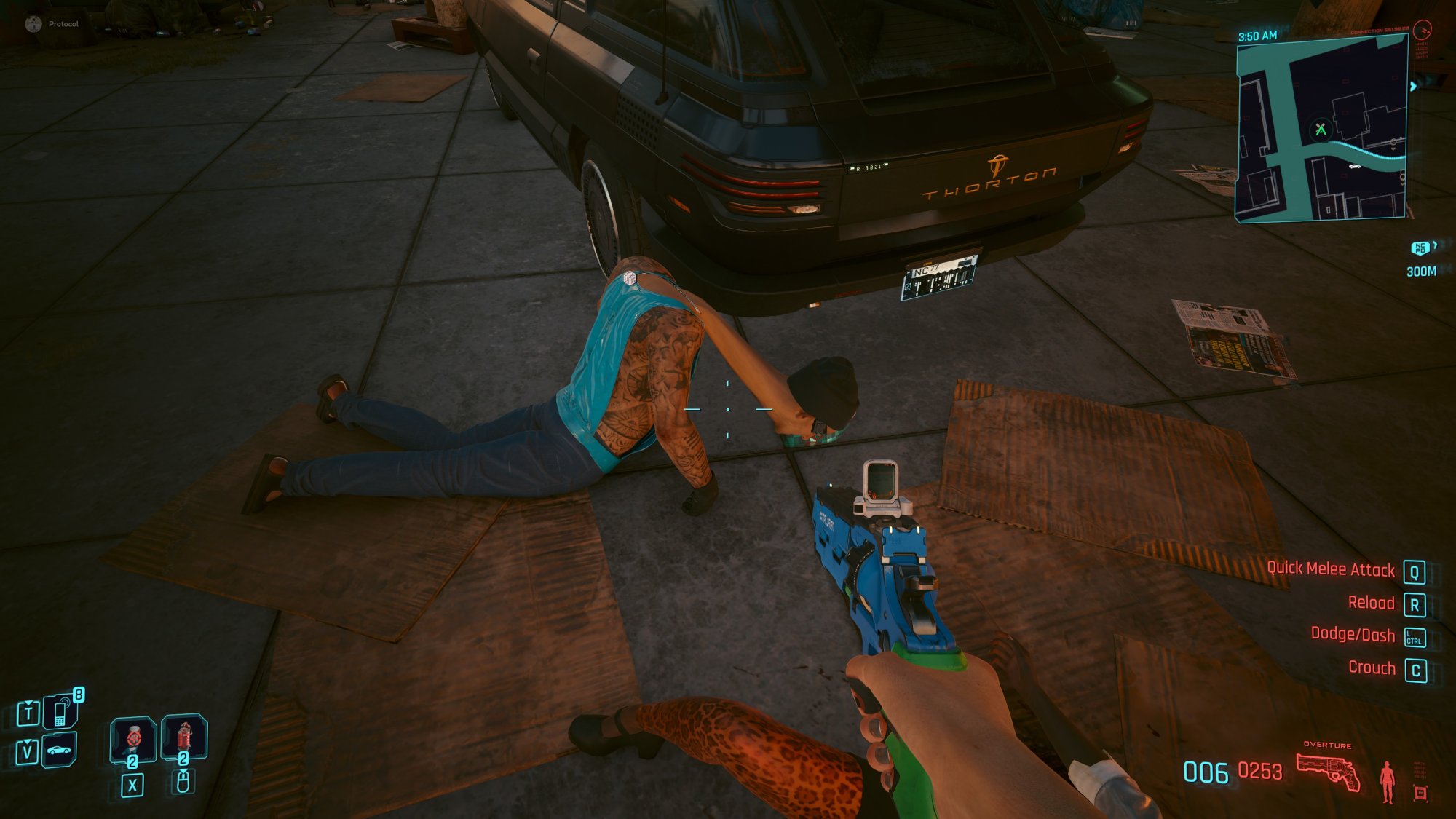Screen dimensions: 1456x819
Task: Open the minimap
Action: pos(1321,127)
